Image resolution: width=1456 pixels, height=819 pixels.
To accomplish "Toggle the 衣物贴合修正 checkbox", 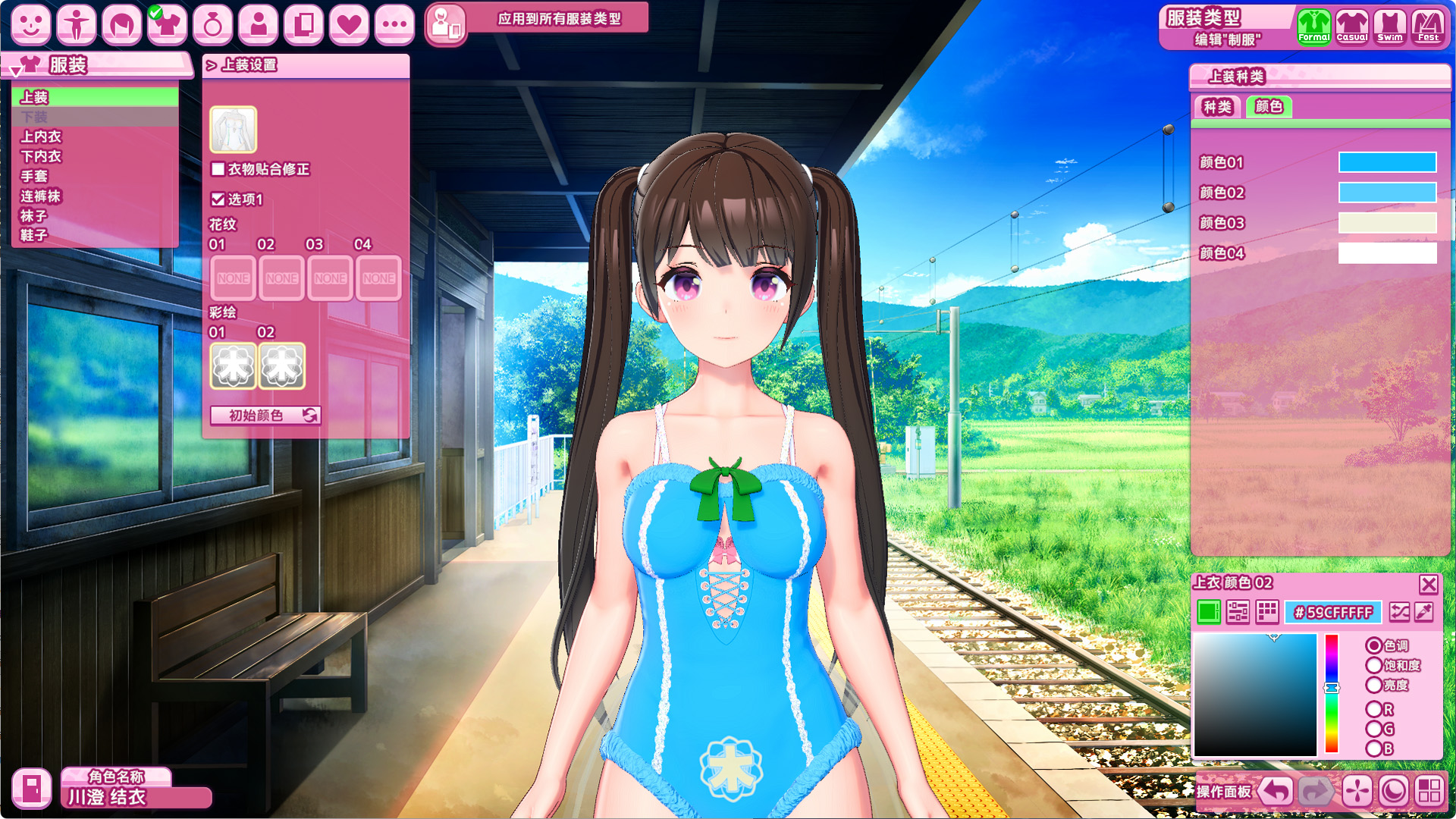I will click(218, 169).
